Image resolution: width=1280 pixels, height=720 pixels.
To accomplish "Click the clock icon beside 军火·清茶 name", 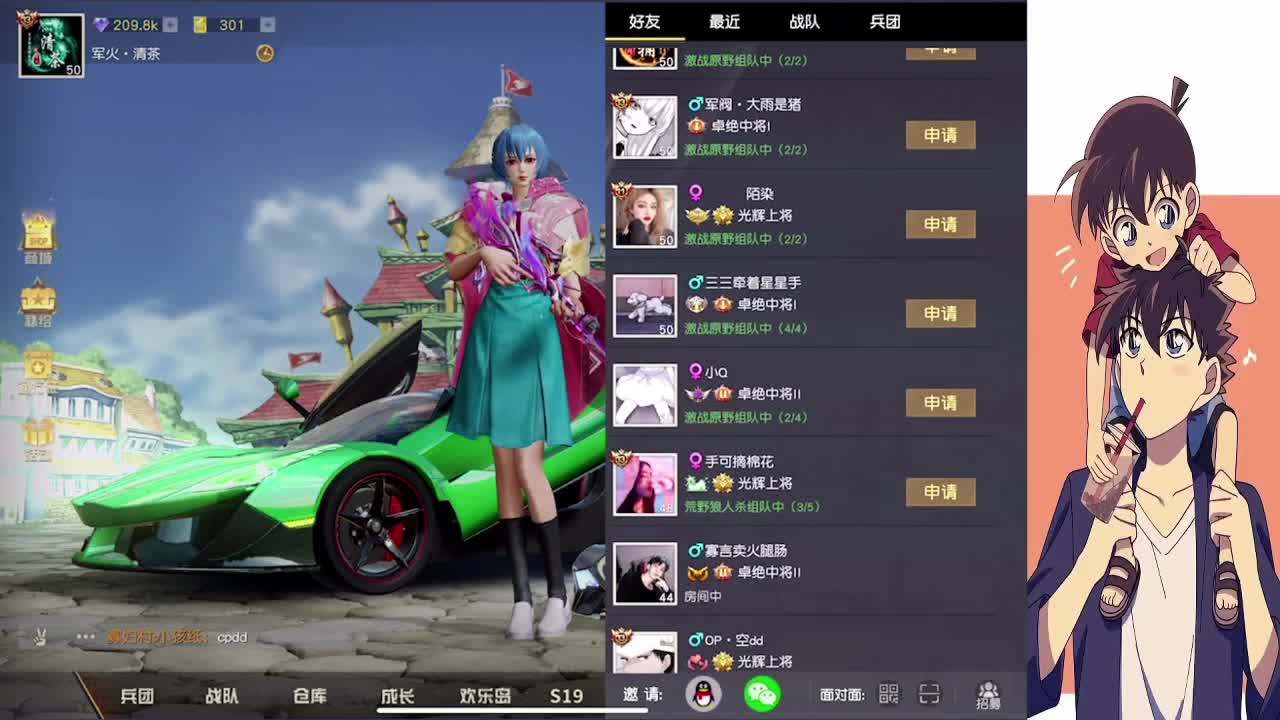I will 264,52.
